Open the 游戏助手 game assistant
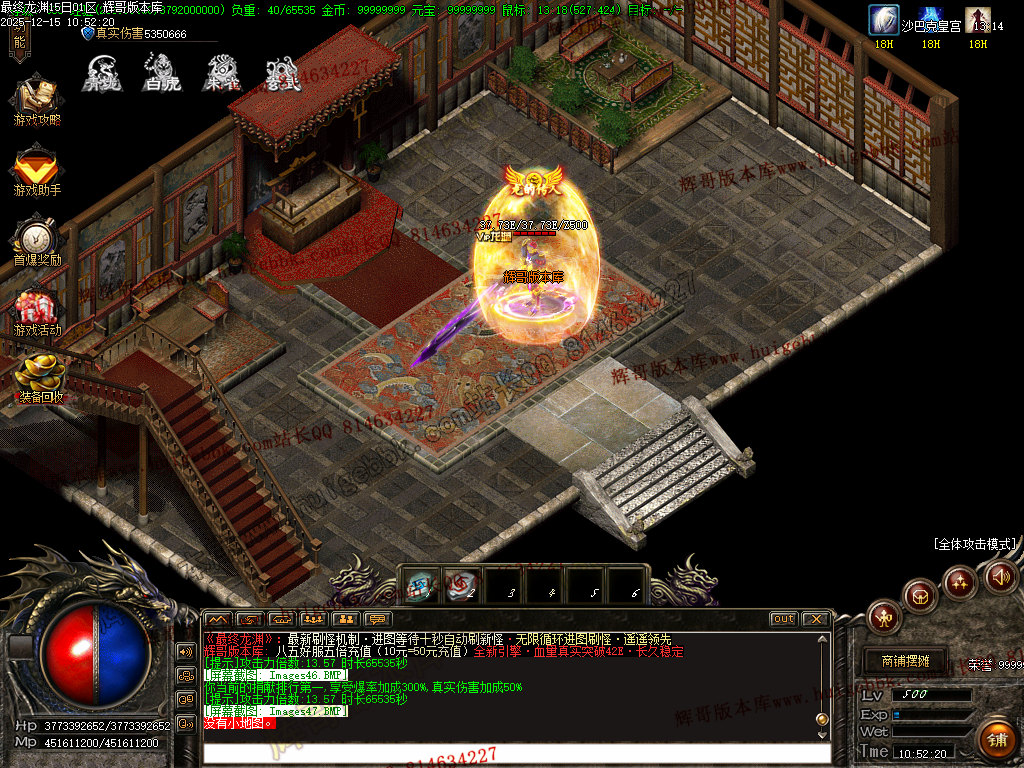Viewport: 1024px width, 768px height. [x=37, y=171]
